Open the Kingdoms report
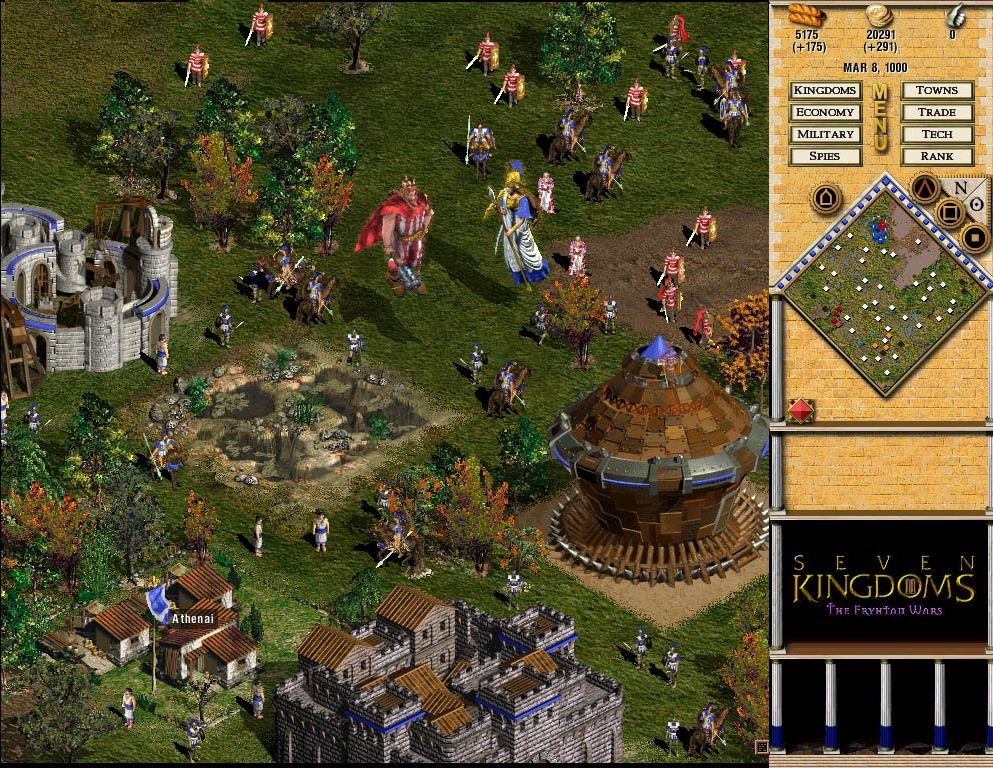The image size is (993, 768). tap(825, 90)
